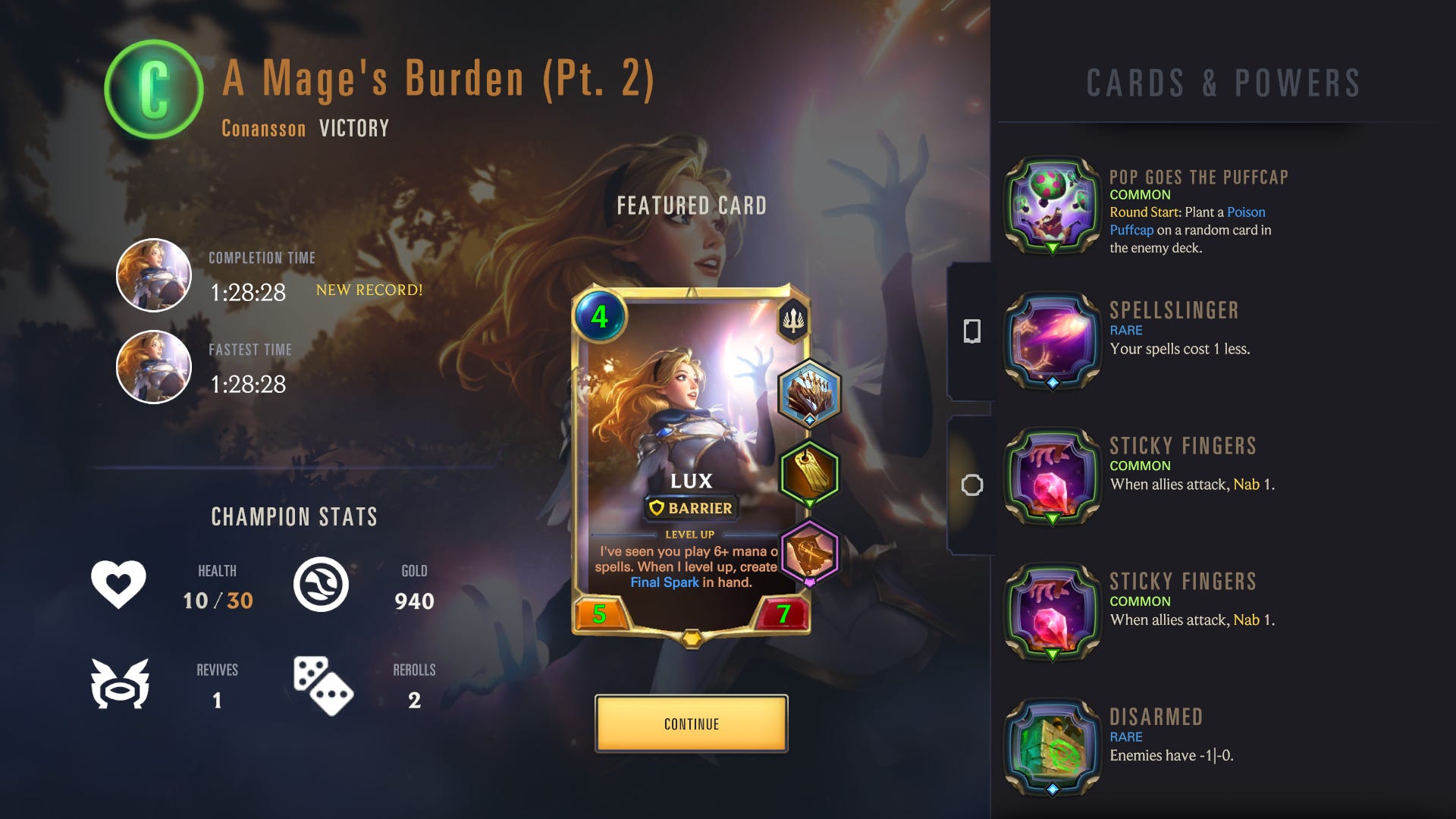Click the Lux portrait beside Completion Time
The width and height of the screenshot is (1456, 819).
154,275
